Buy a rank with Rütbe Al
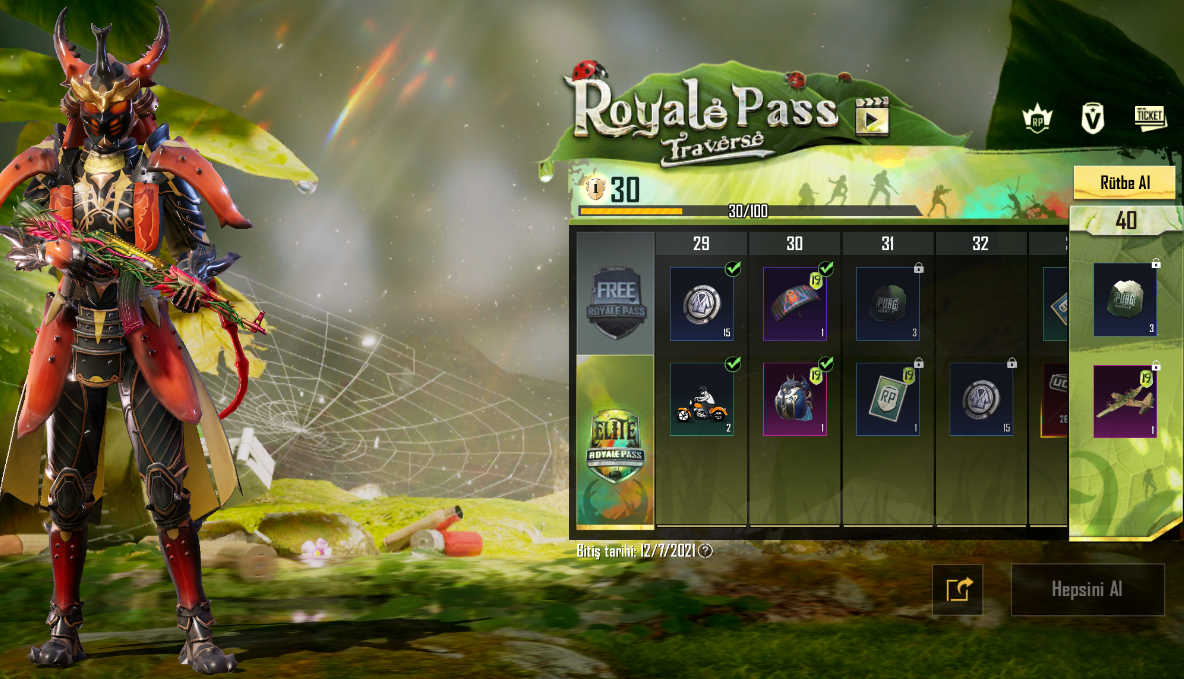This screenshot has width=1184, height=679. coord(1123,183)
